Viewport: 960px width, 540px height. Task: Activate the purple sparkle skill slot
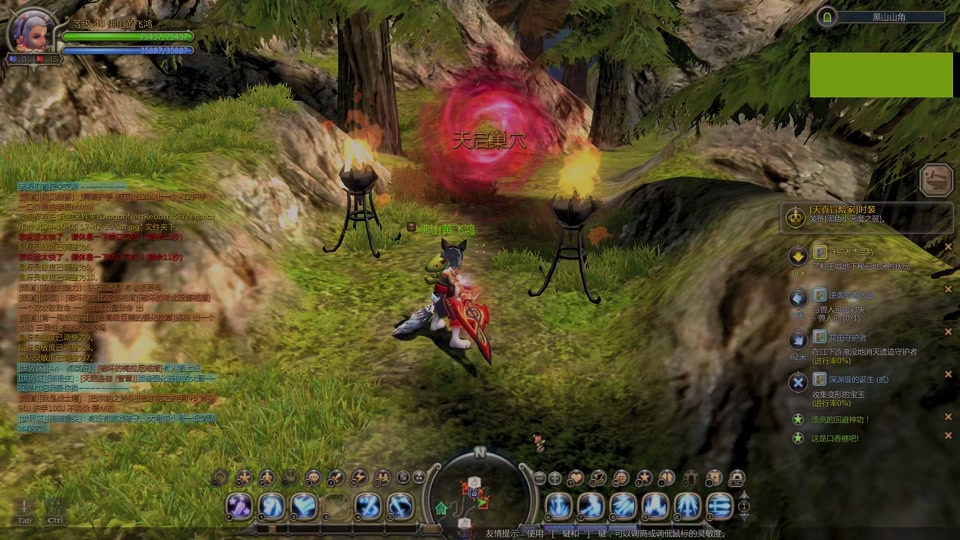pyautogui.click(x=240, y=506)
